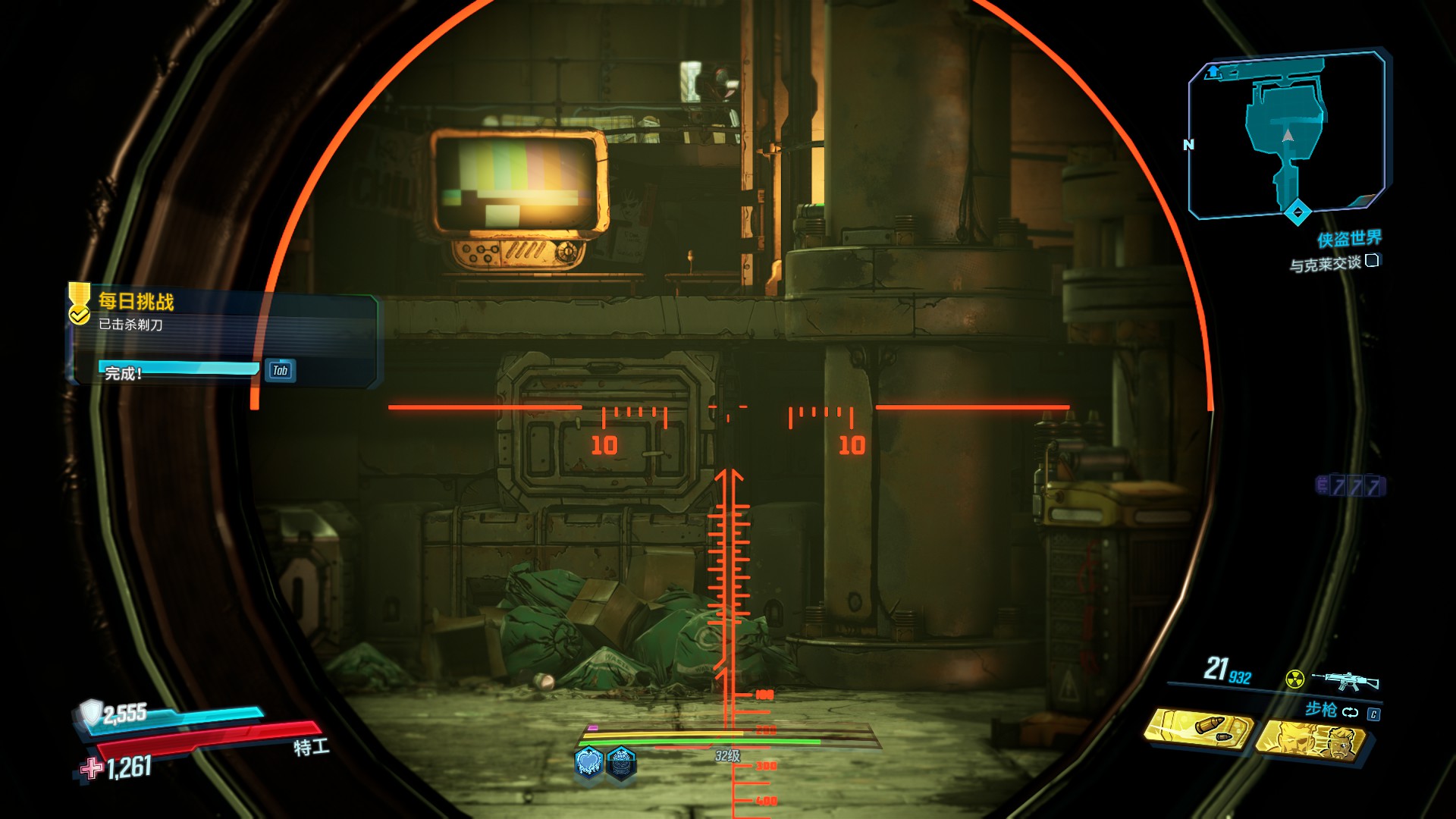Open the 侠盗世界 mission tracker title
The width and height of the screenshot is (1456, 819).
click(1348, 240)
